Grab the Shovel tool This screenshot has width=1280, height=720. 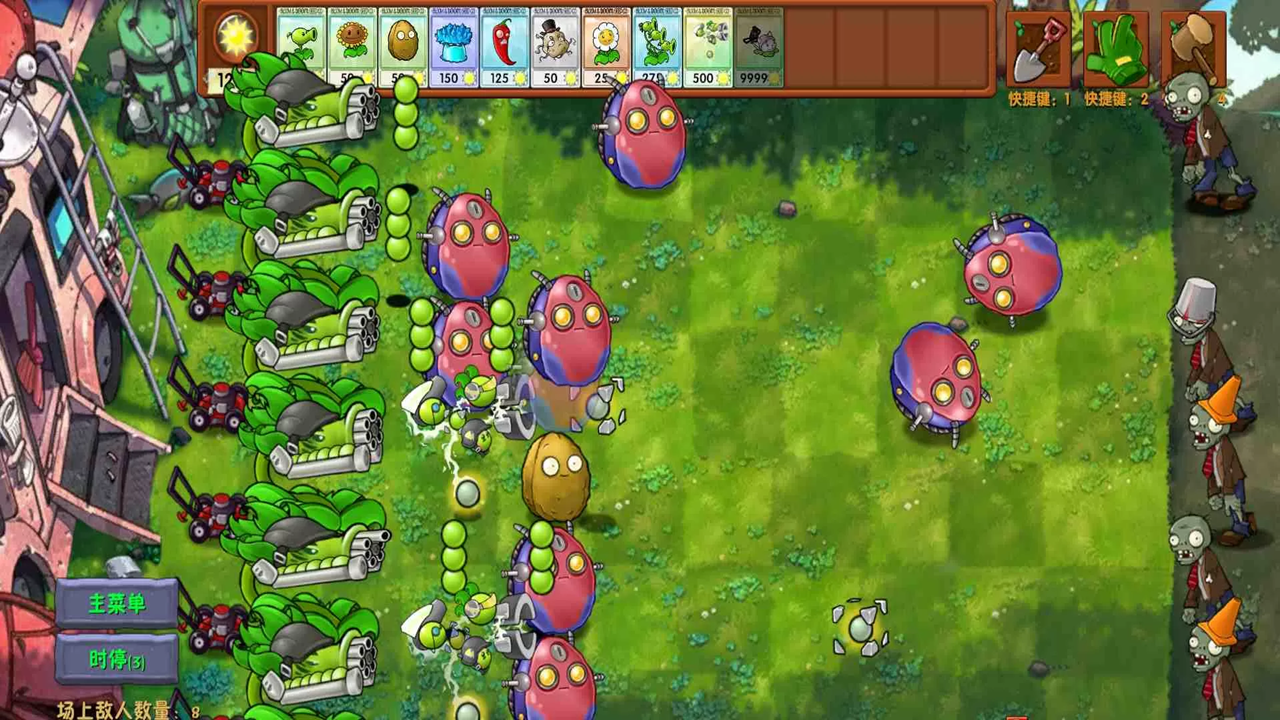1036,50
